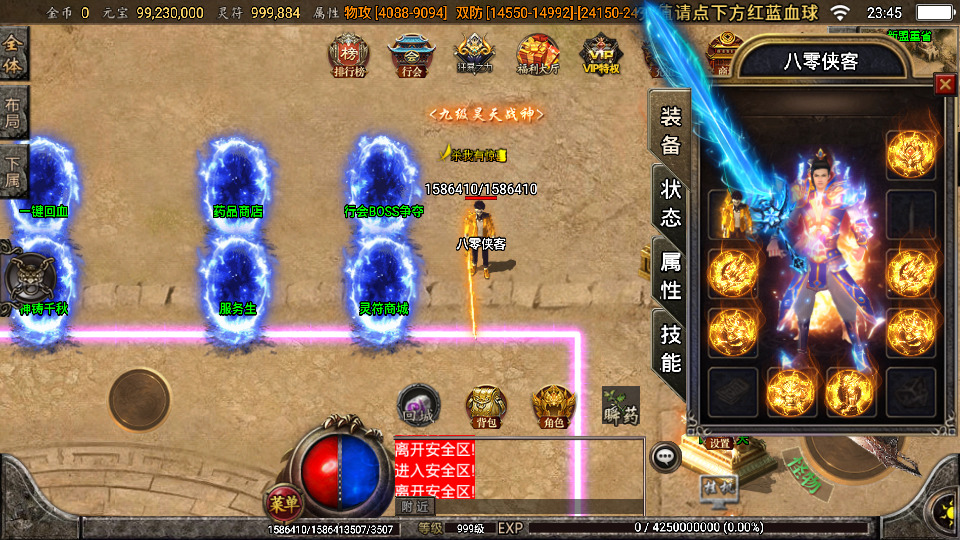Screen dimensions: 960x540
Task: View VIP特权 privileges
Action: pyautogui.click(x=601, y=55)
